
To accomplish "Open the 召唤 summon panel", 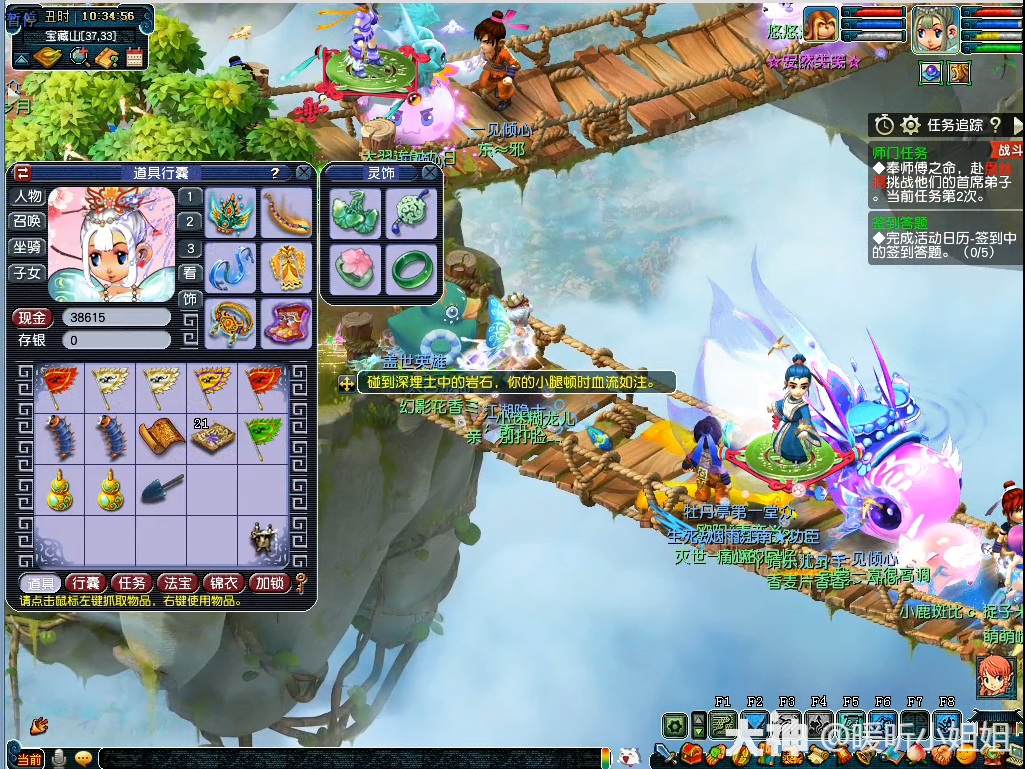I will click(27, 222).
